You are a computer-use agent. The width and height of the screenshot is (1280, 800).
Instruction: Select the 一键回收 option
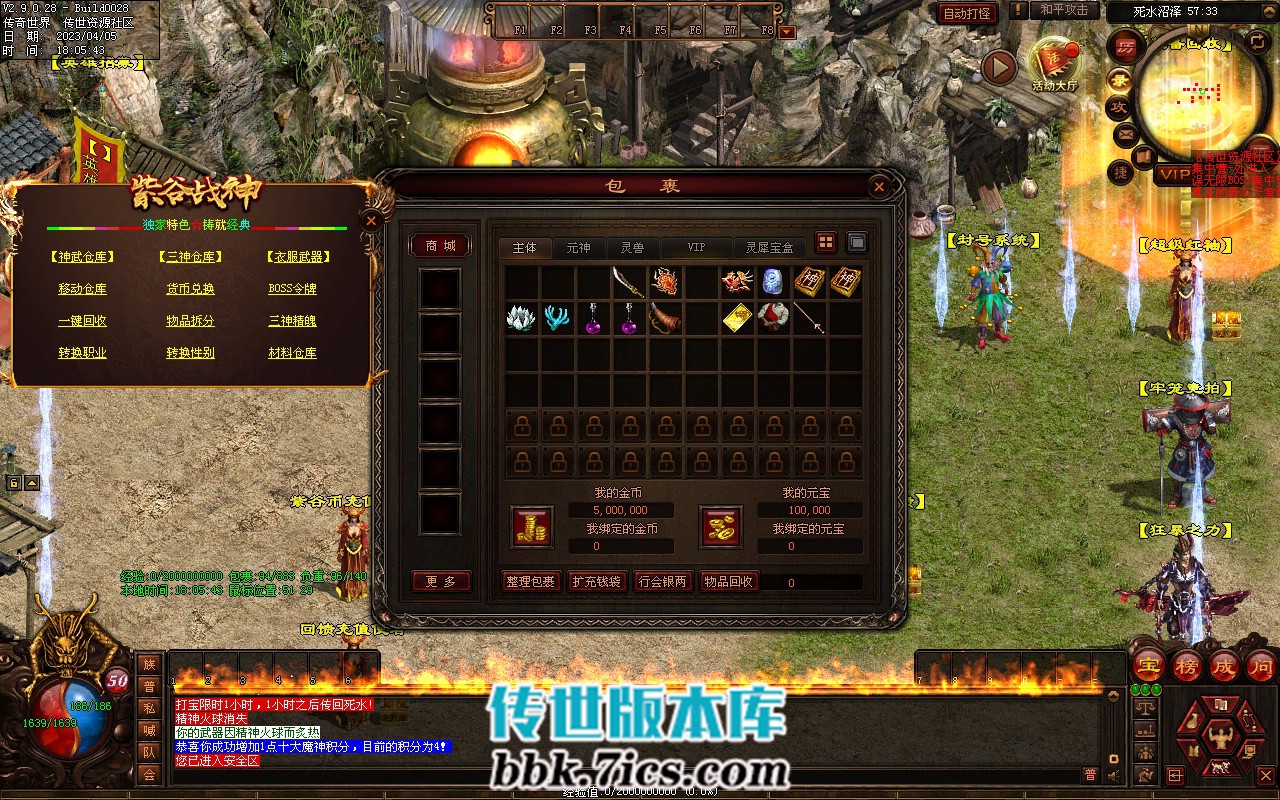[82, 321]
